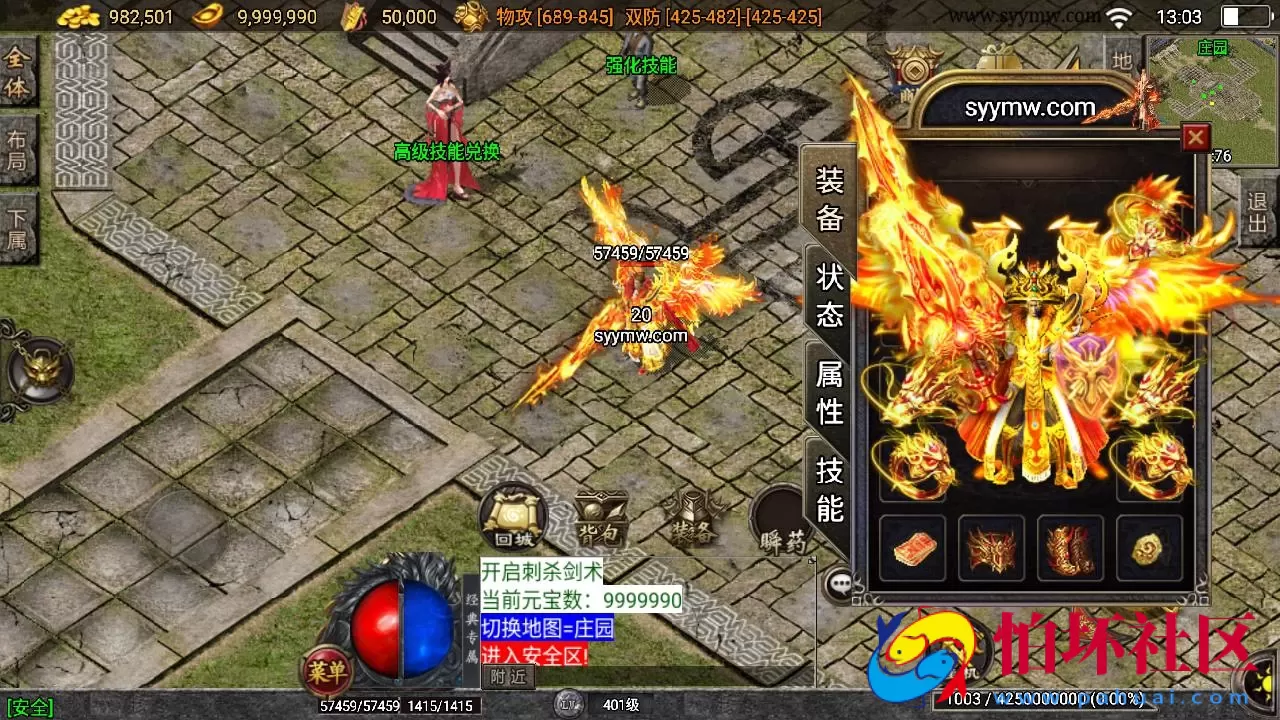Click the red ingot icon showing 50,000
1280x720 pixels.
coord(355,16)
